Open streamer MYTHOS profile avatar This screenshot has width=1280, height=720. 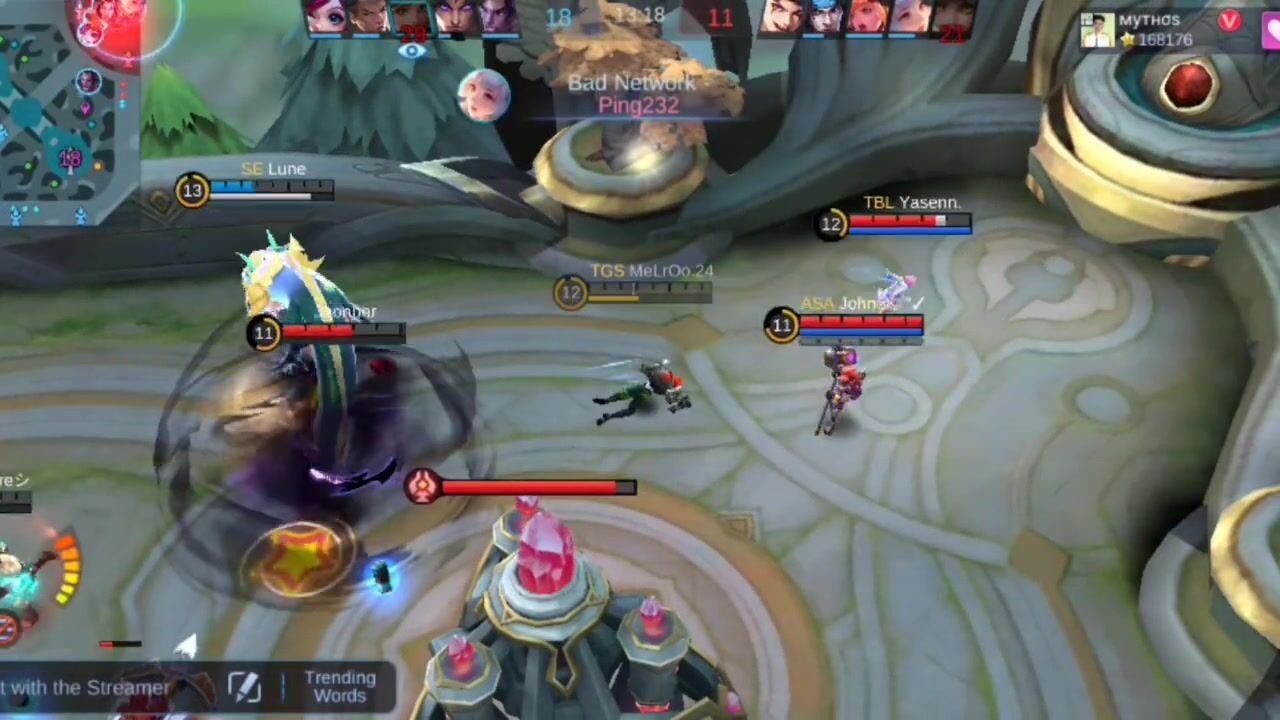1097,30
